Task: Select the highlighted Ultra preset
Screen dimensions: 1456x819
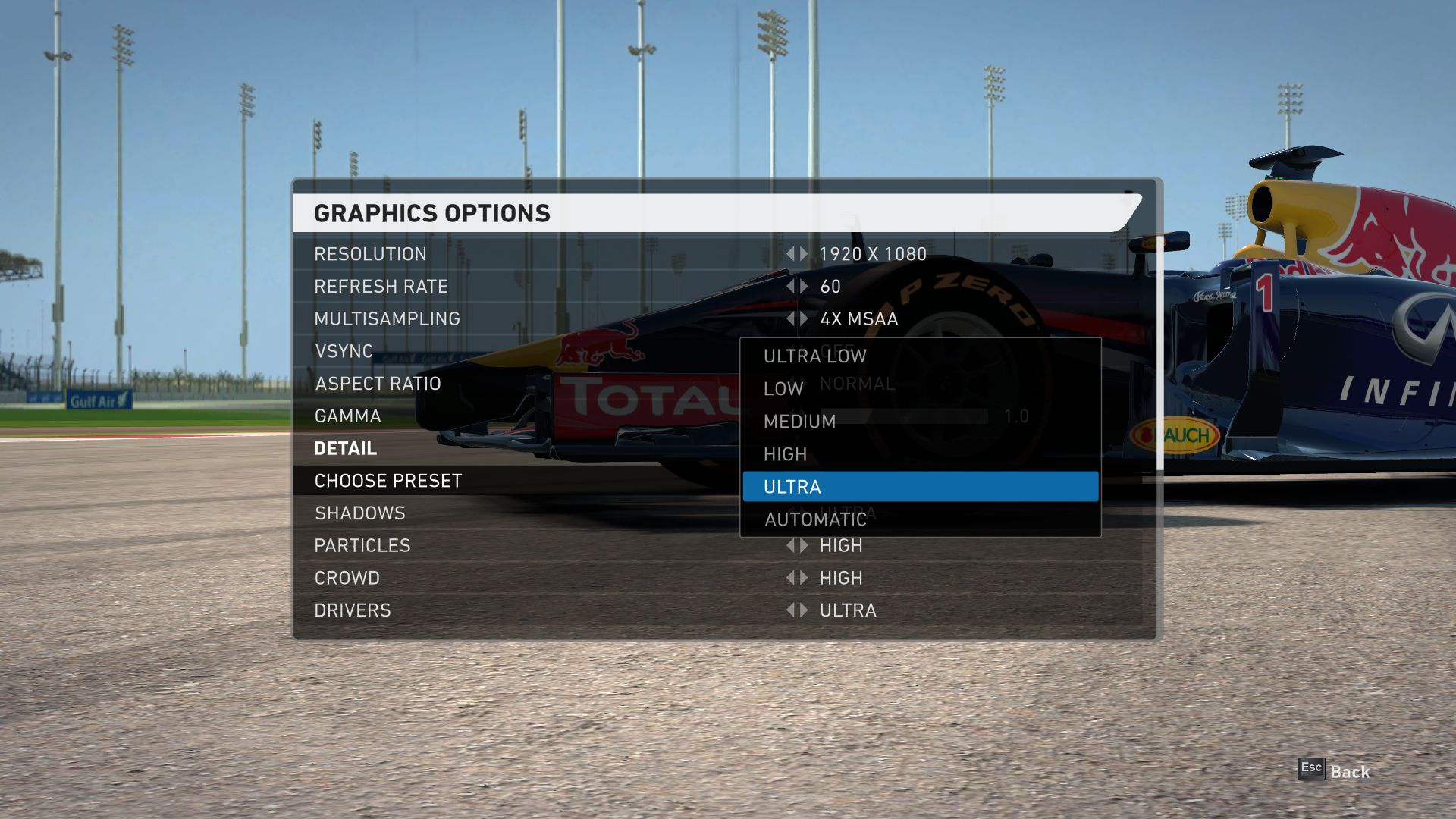Action: 919,487
